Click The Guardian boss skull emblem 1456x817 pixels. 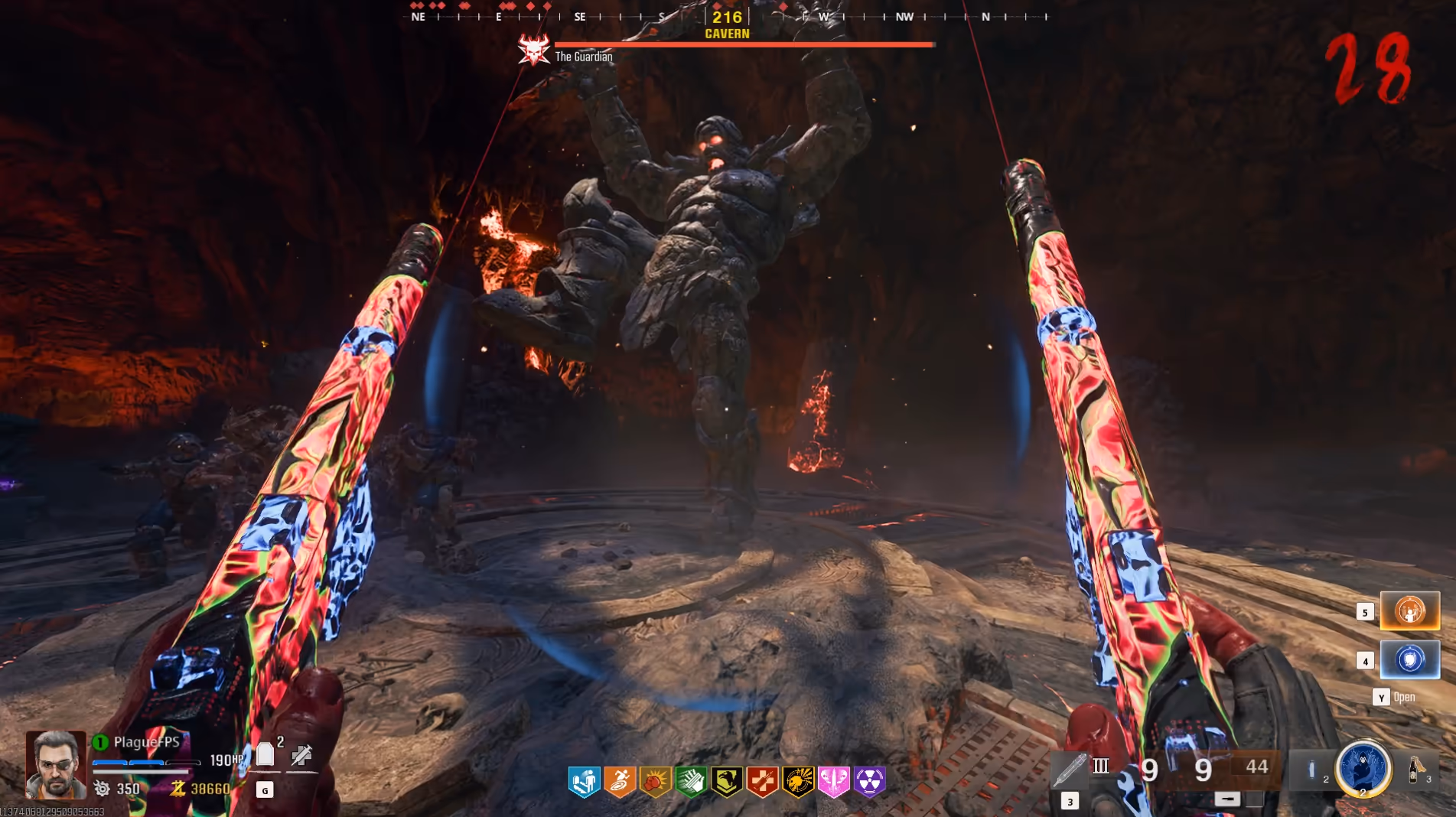pos(534,50)
